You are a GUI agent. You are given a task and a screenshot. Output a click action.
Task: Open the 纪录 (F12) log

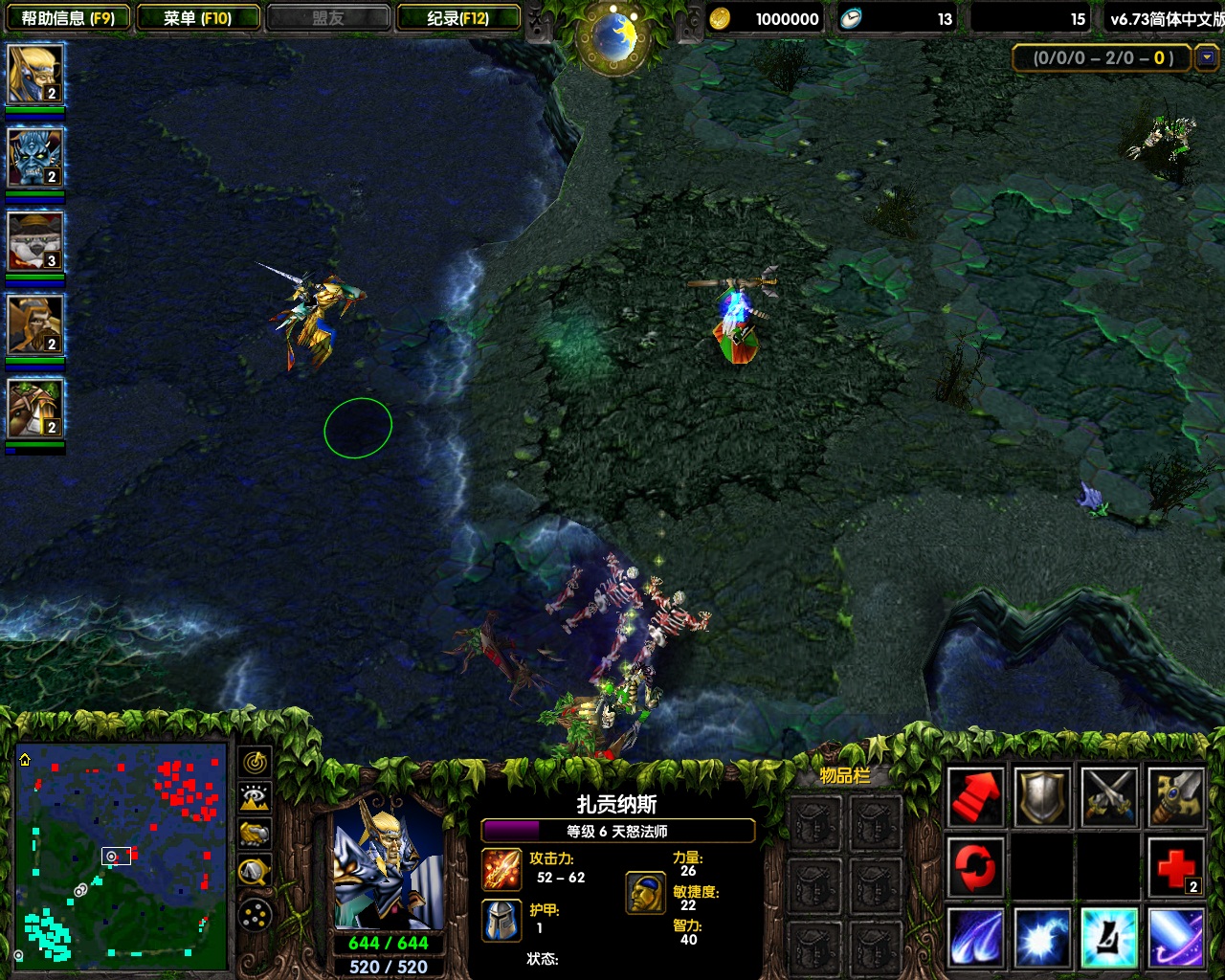tap(458, 18)
